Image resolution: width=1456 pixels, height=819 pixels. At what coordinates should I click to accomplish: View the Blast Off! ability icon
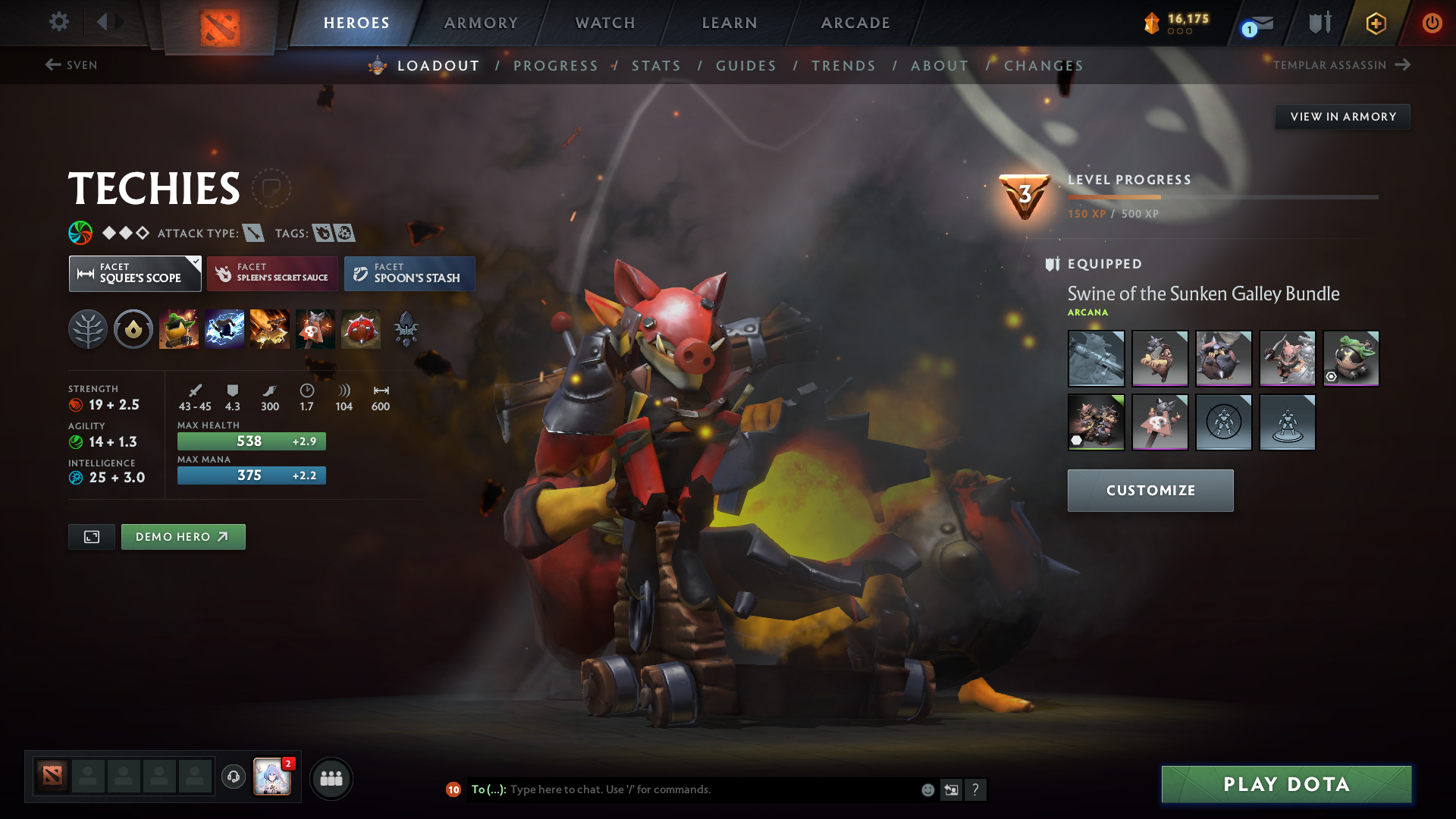(270, 328)
